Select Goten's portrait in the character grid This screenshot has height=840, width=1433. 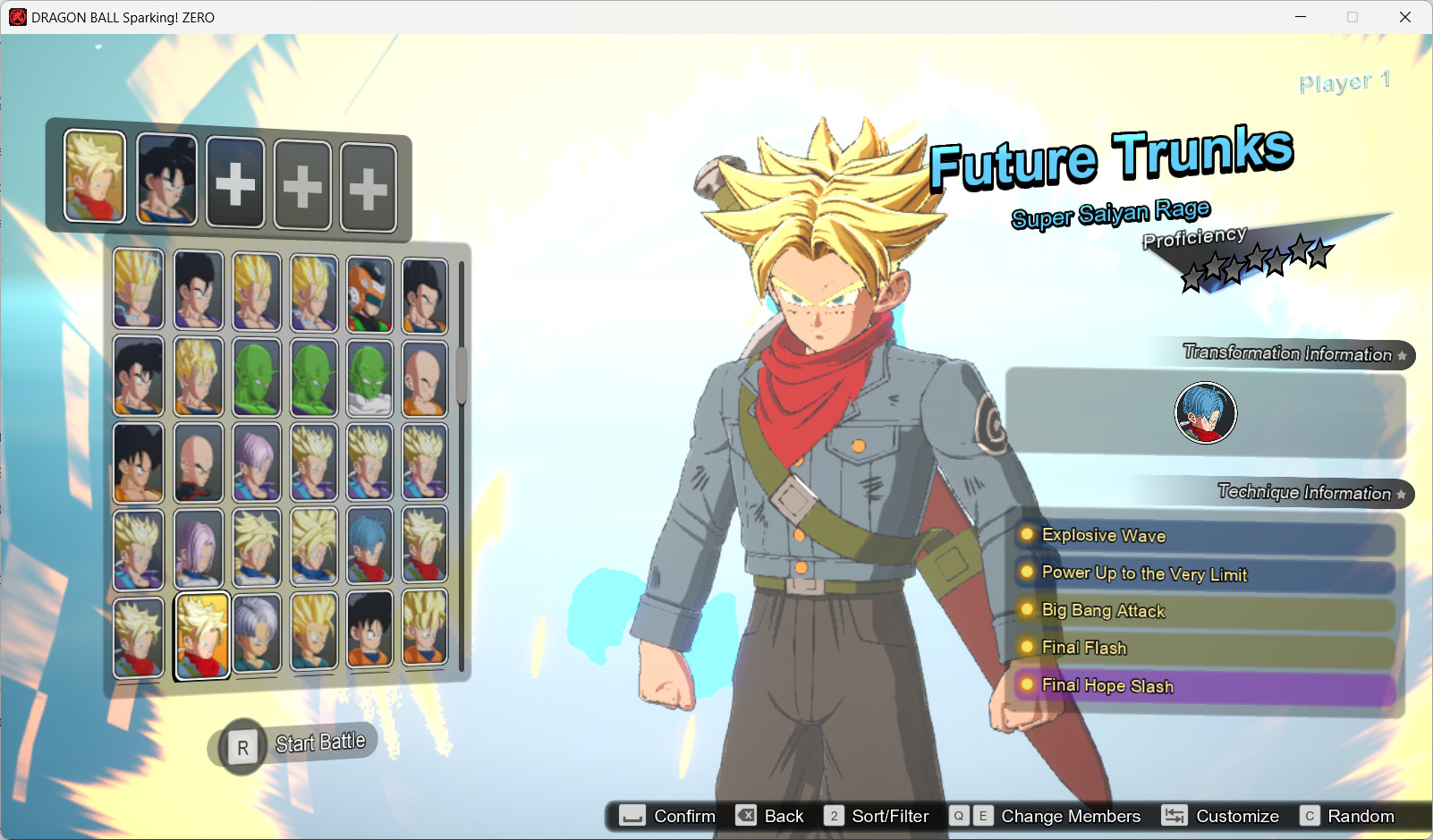pos(369,628)
